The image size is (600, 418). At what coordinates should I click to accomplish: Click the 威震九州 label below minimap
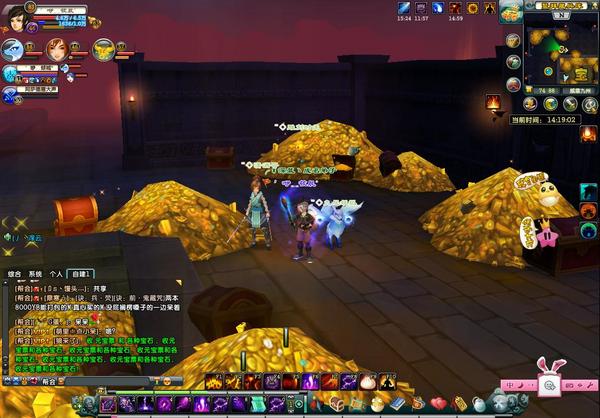(575, 90)
